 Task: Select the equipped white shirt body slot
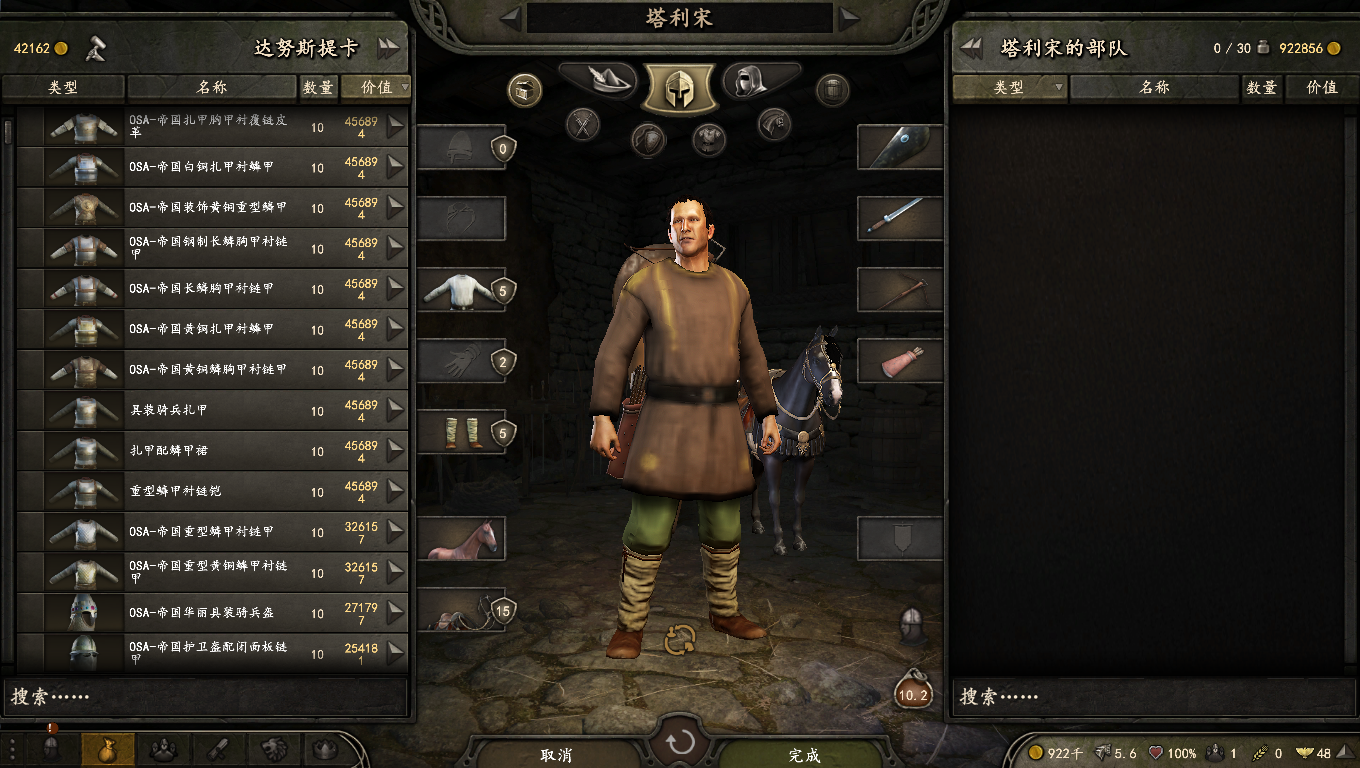click(x=460, y=290)
